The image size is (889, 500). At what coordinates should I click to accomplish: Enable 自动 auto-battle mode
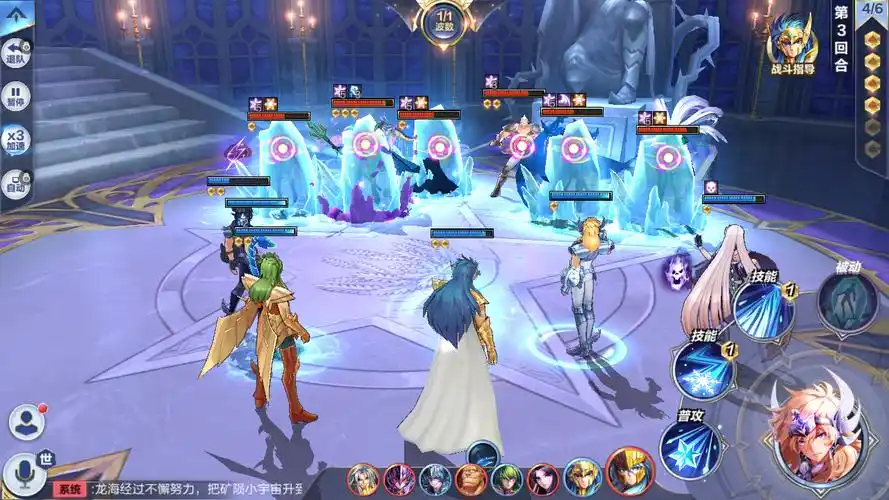tap(16, 183)
